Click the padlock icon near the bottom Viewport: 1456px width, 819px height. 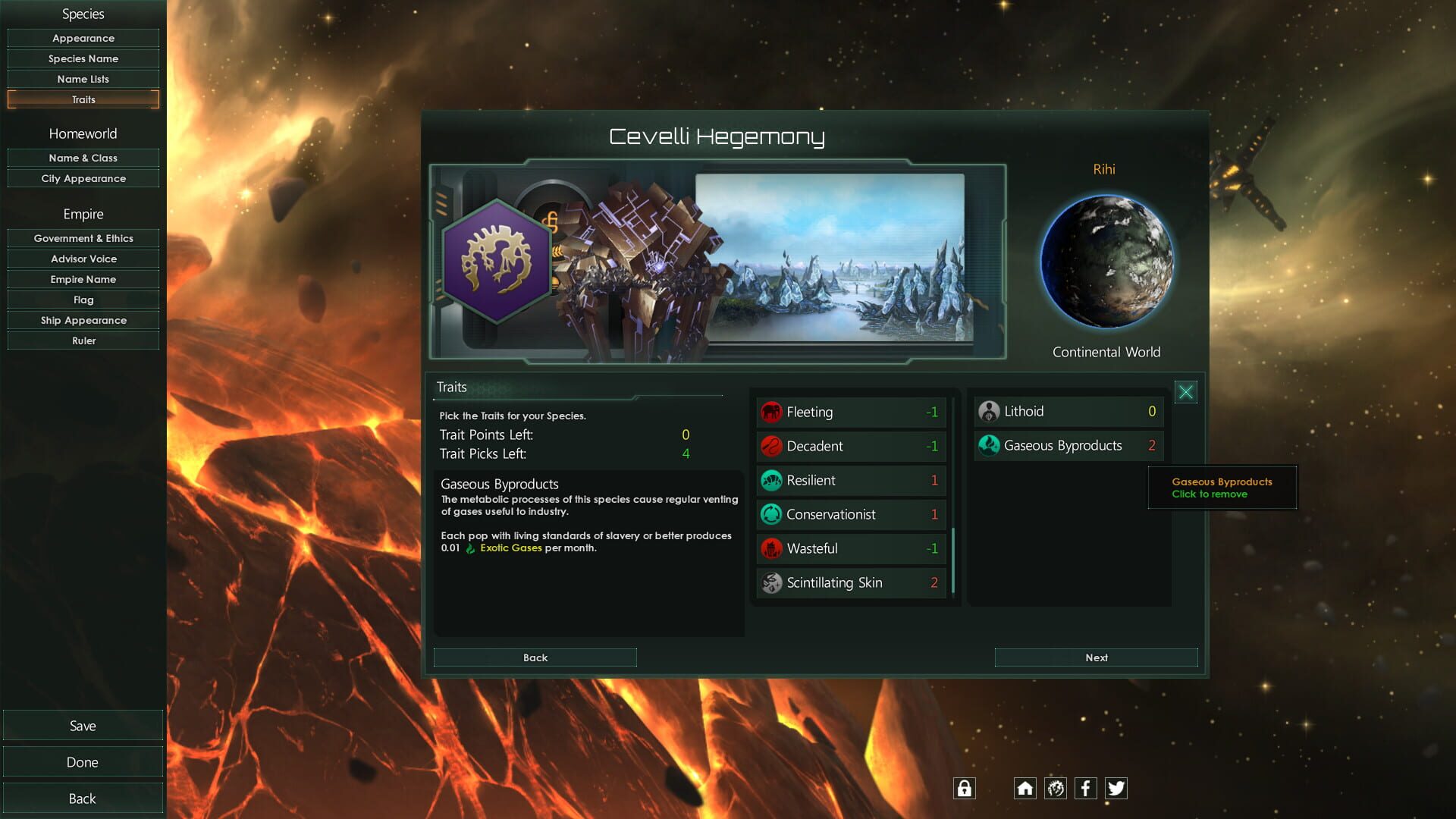(x=964, y=789)
